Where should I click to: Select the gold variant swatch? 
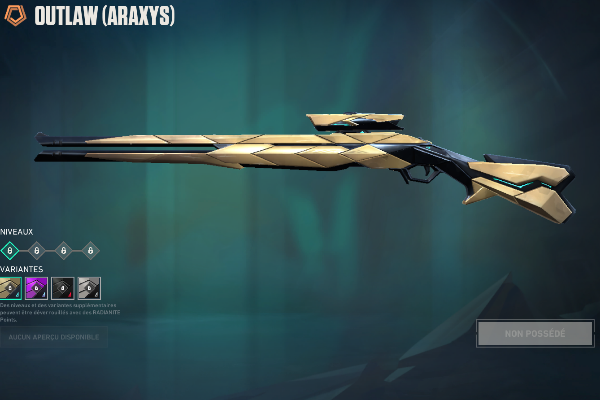[x=11, y=289]
